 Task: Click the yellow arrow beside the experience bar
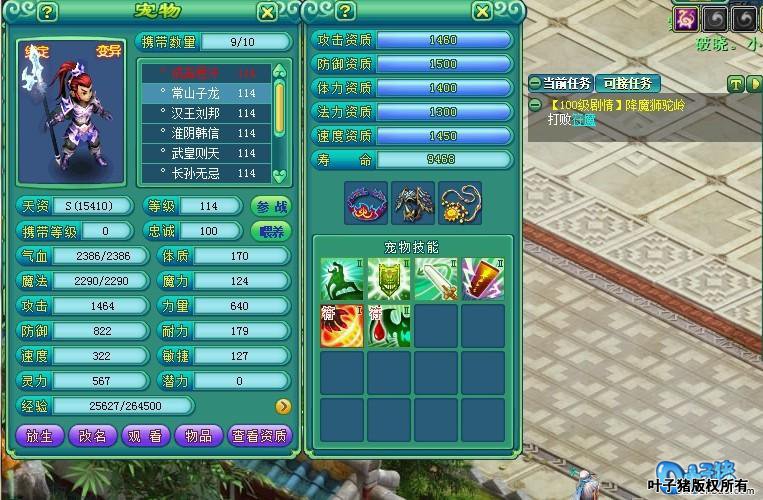click(283, 406)
